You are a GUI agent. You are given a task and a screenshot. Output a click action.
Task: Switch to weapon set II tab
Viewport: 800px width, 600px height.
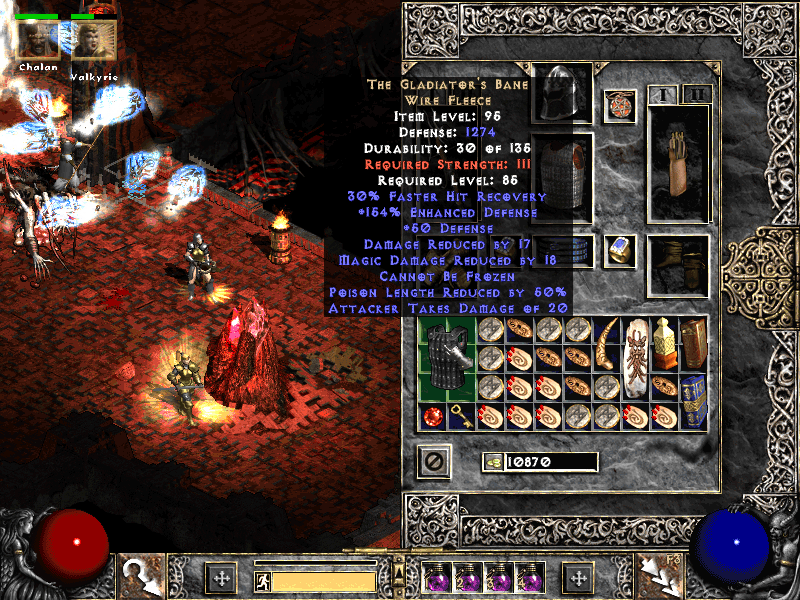(x=696, y=95)
